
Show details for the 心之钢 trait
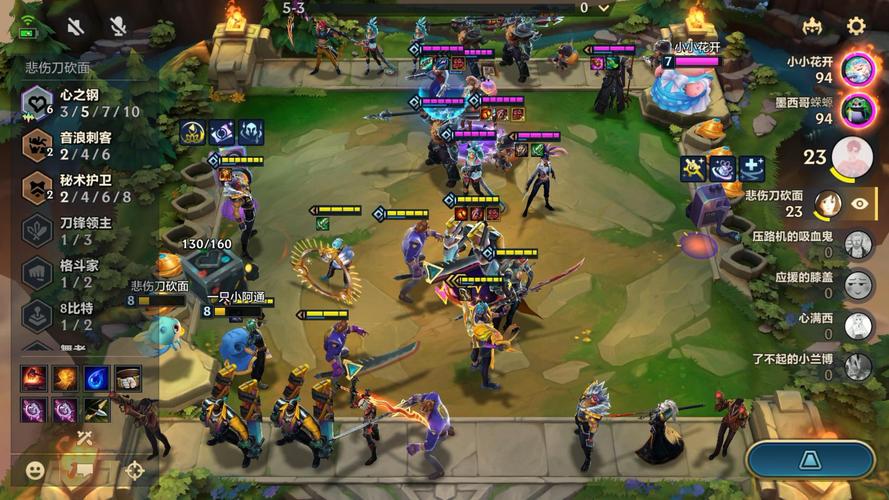point(80,102)
